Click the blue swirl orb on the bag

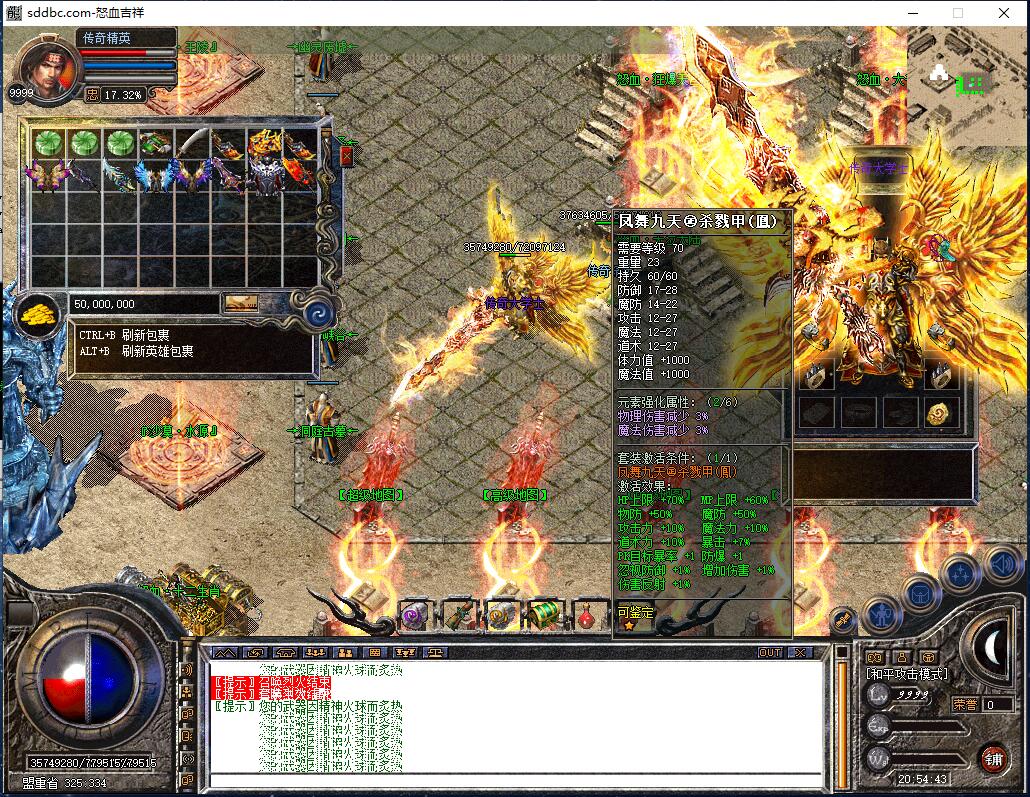(318, 314)
